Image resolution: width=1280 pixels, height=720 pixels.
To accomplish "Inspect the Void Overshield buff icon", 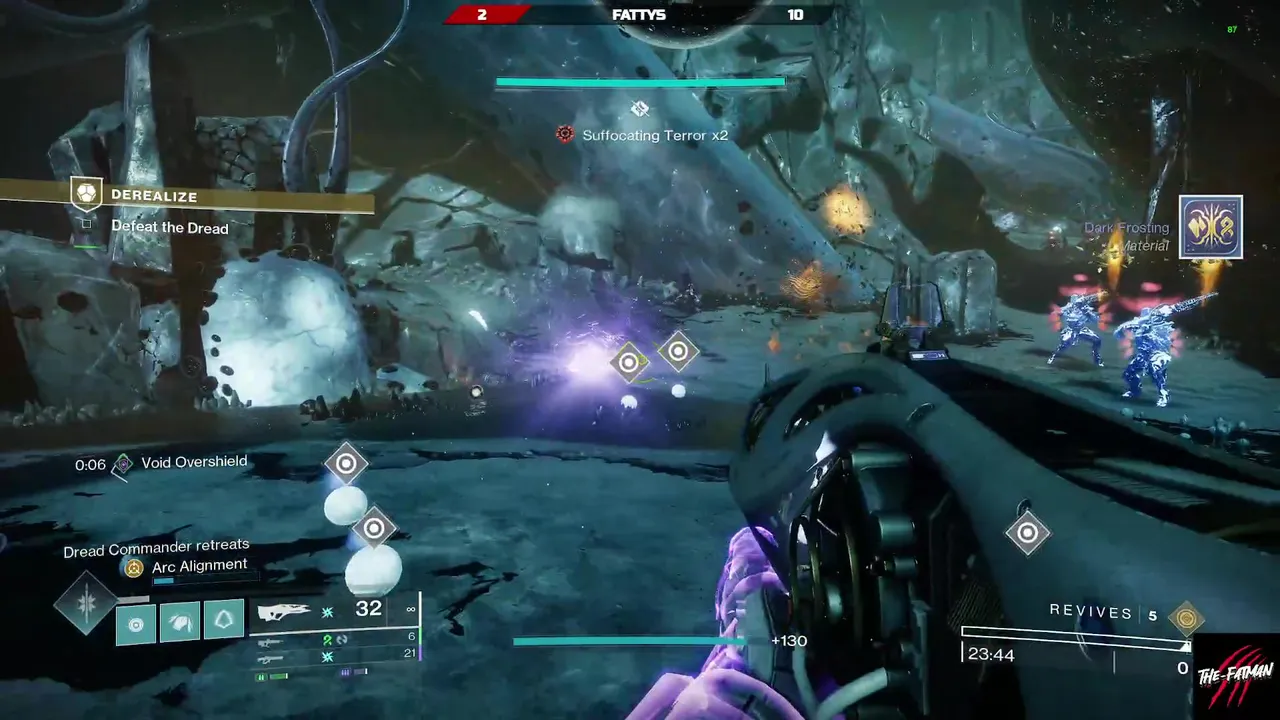I will (x=123, y=464).
